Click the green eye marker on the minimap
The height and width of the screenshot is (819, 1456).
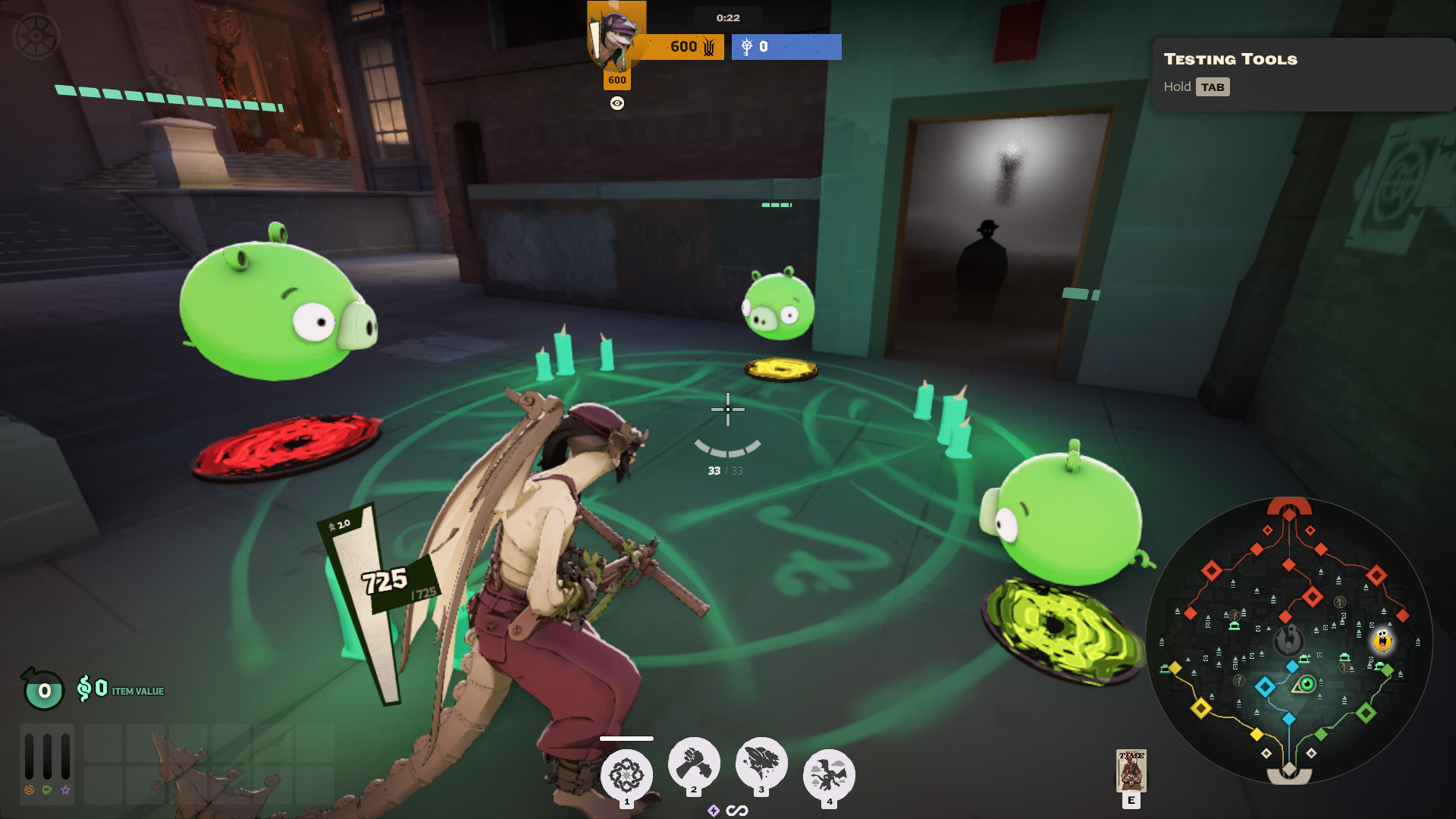point(1307,685)
